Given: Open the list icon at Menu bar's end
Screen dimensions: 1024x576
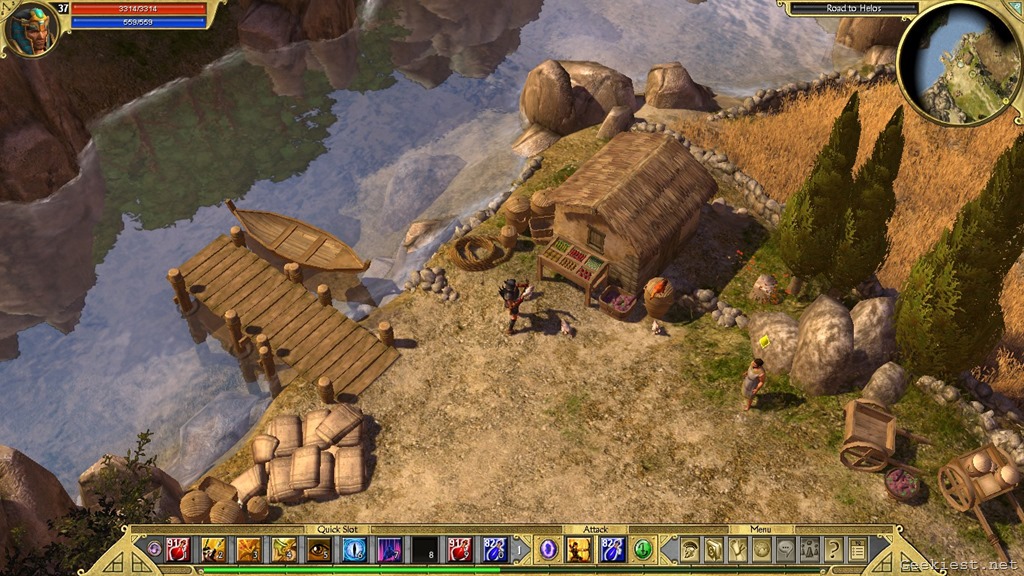Looking at the screenshot, I should click(857, 549).
